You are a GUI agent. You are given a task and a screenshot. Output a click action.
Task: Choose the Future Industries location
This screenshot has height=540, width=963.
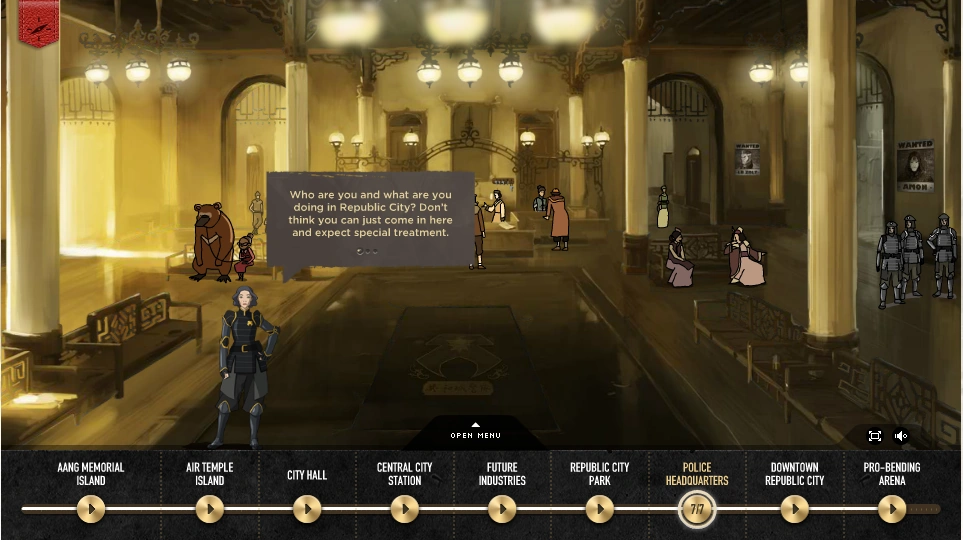[502, 509]
